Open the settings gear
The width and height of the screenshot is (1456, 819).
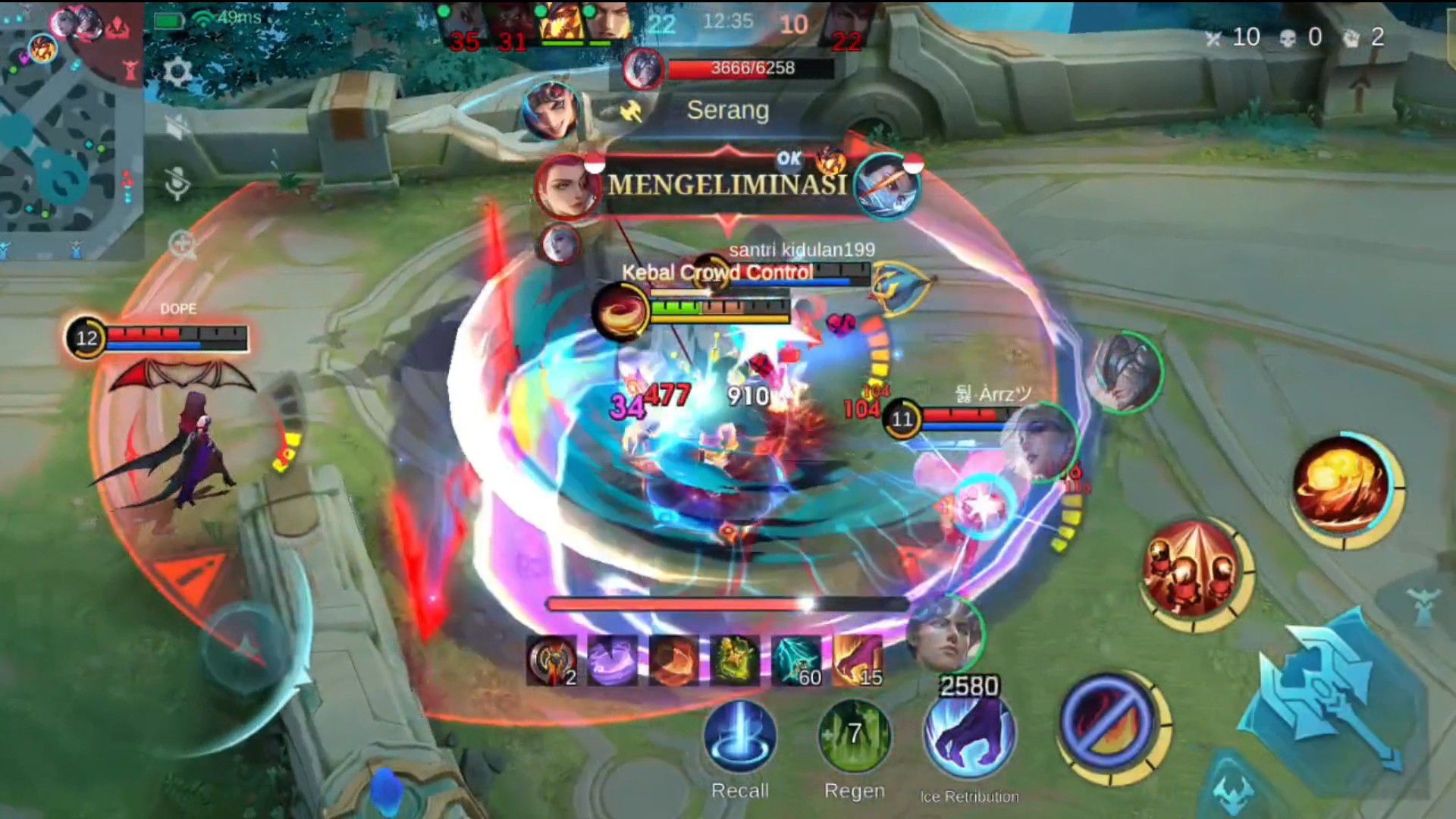coord(177,72)
